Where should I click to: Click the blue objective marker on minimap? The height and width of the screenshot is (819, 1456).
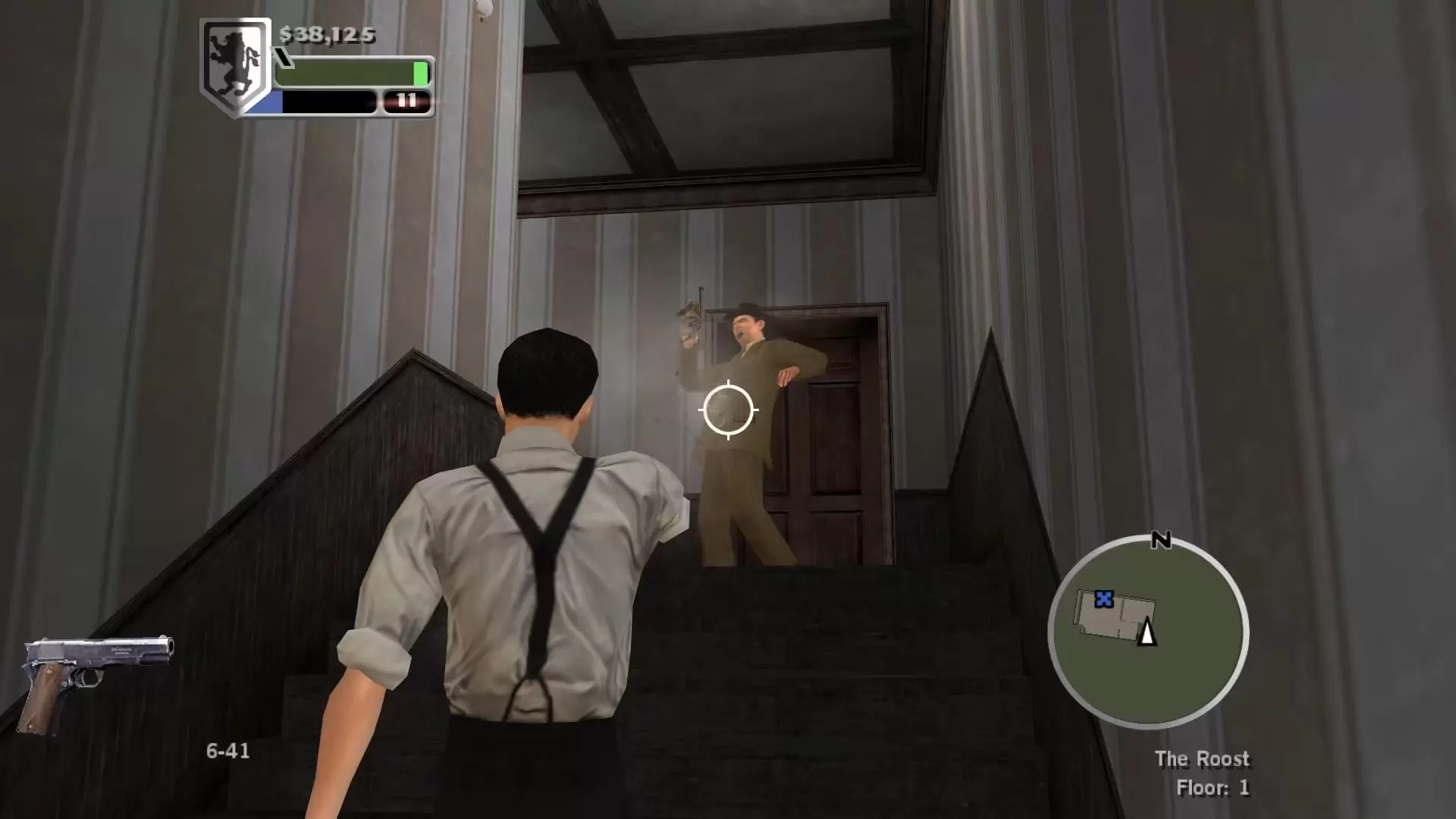[1103, 600]
